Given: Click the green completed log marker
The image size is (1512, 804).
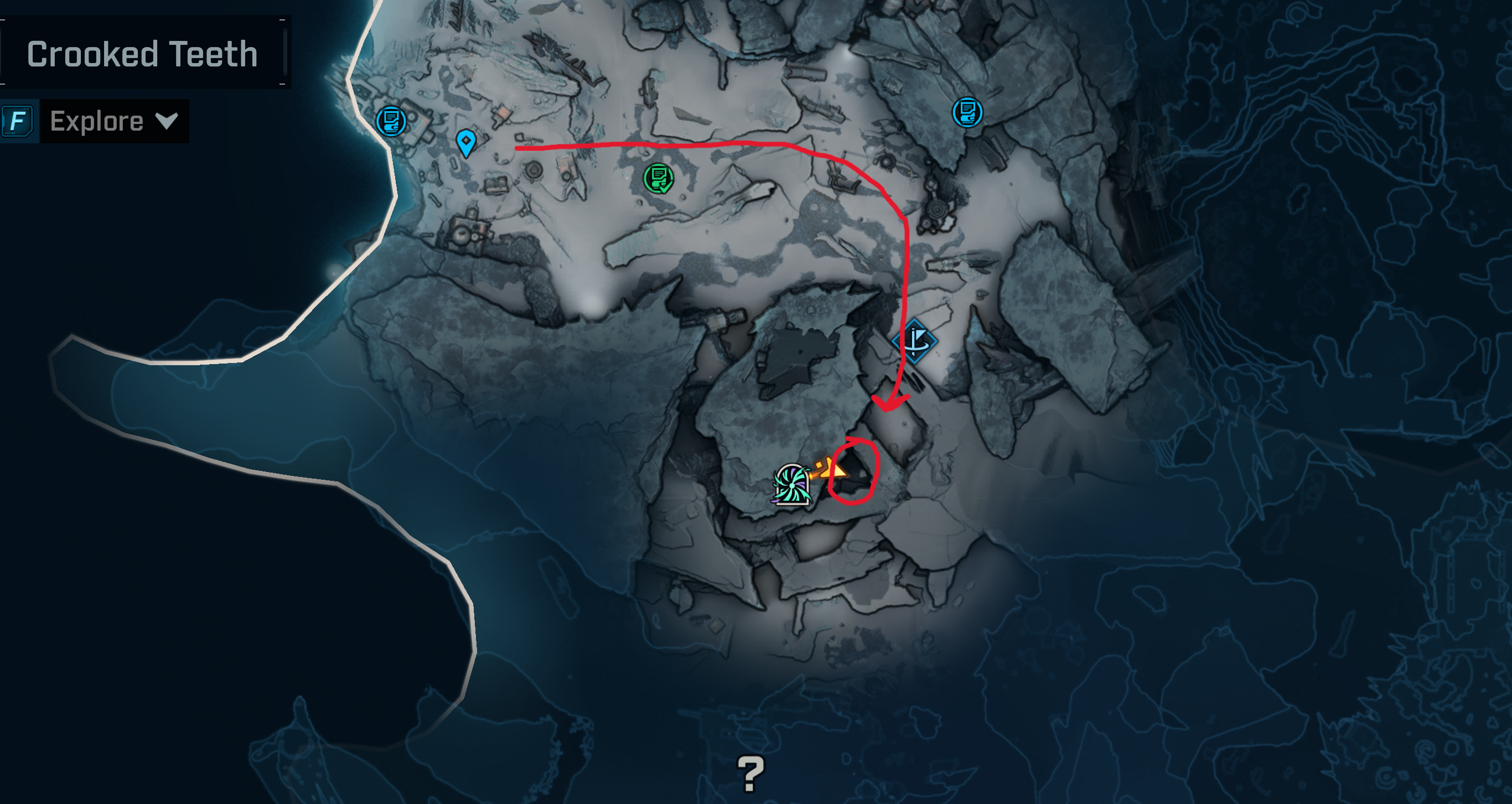Looking at the screenshot, I should 658,178.
